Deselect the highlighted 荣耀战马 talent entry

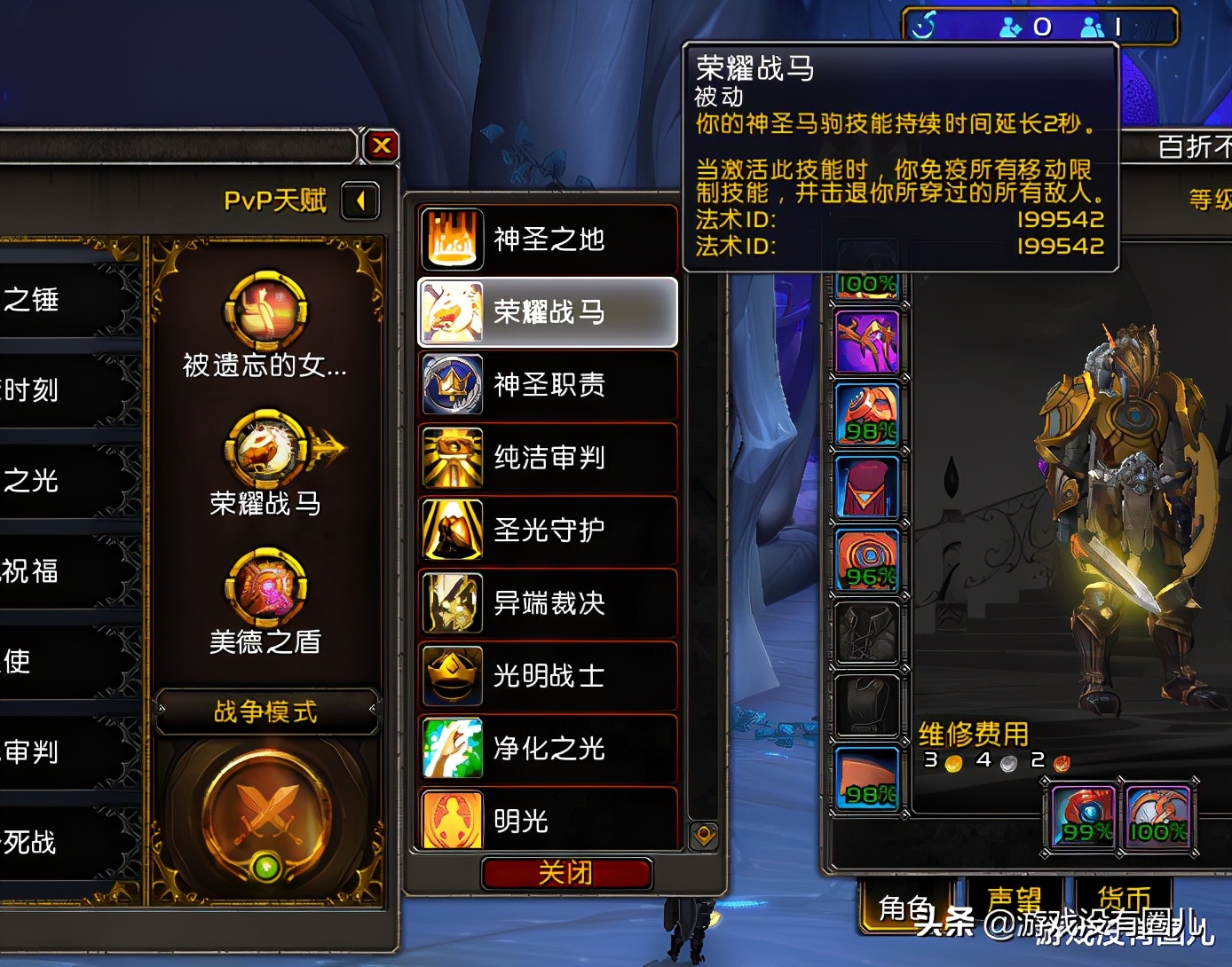[x=548, y=311]
